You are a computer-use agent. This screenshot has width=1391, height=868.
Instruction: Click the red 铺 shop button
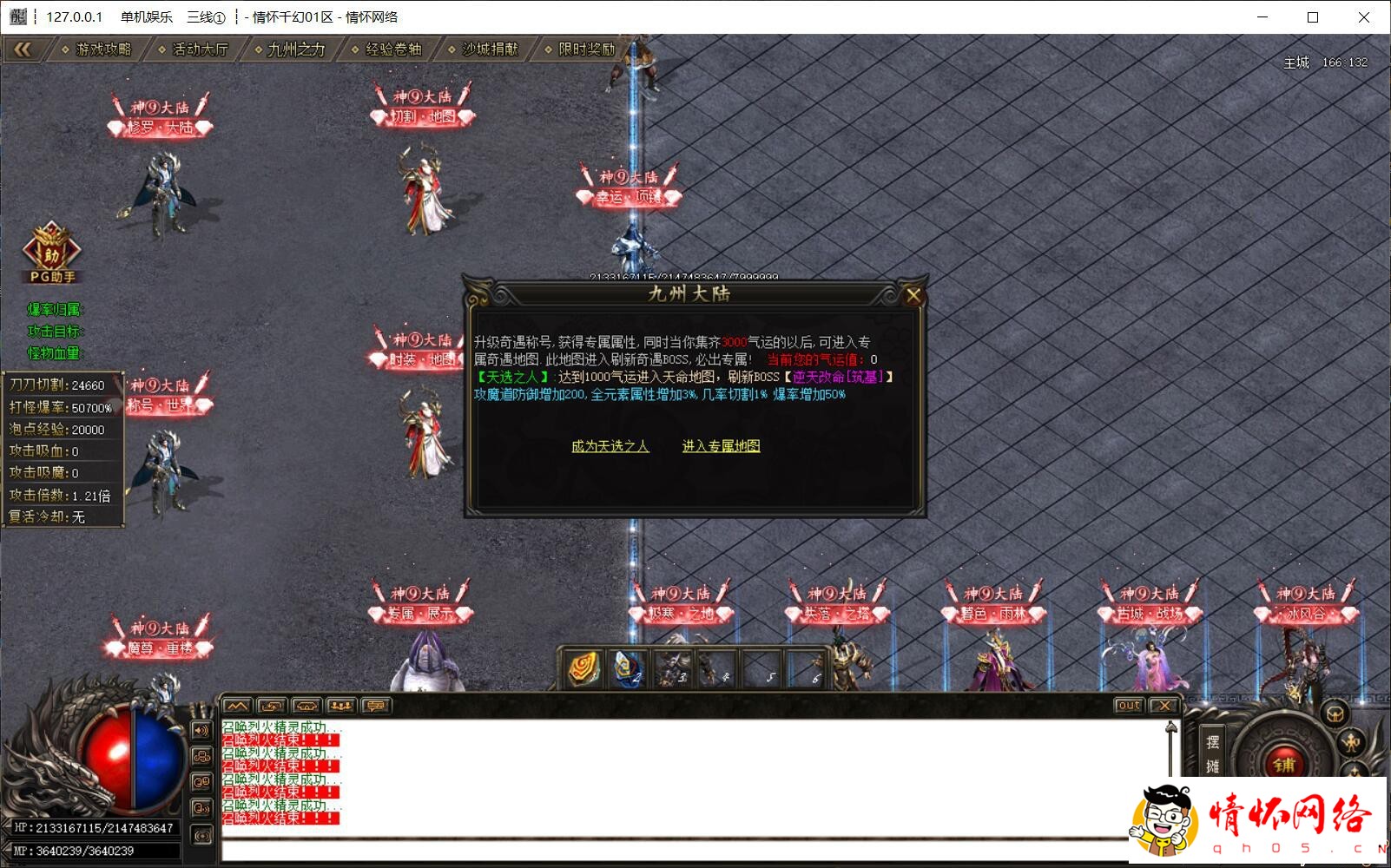(1283, 764)
